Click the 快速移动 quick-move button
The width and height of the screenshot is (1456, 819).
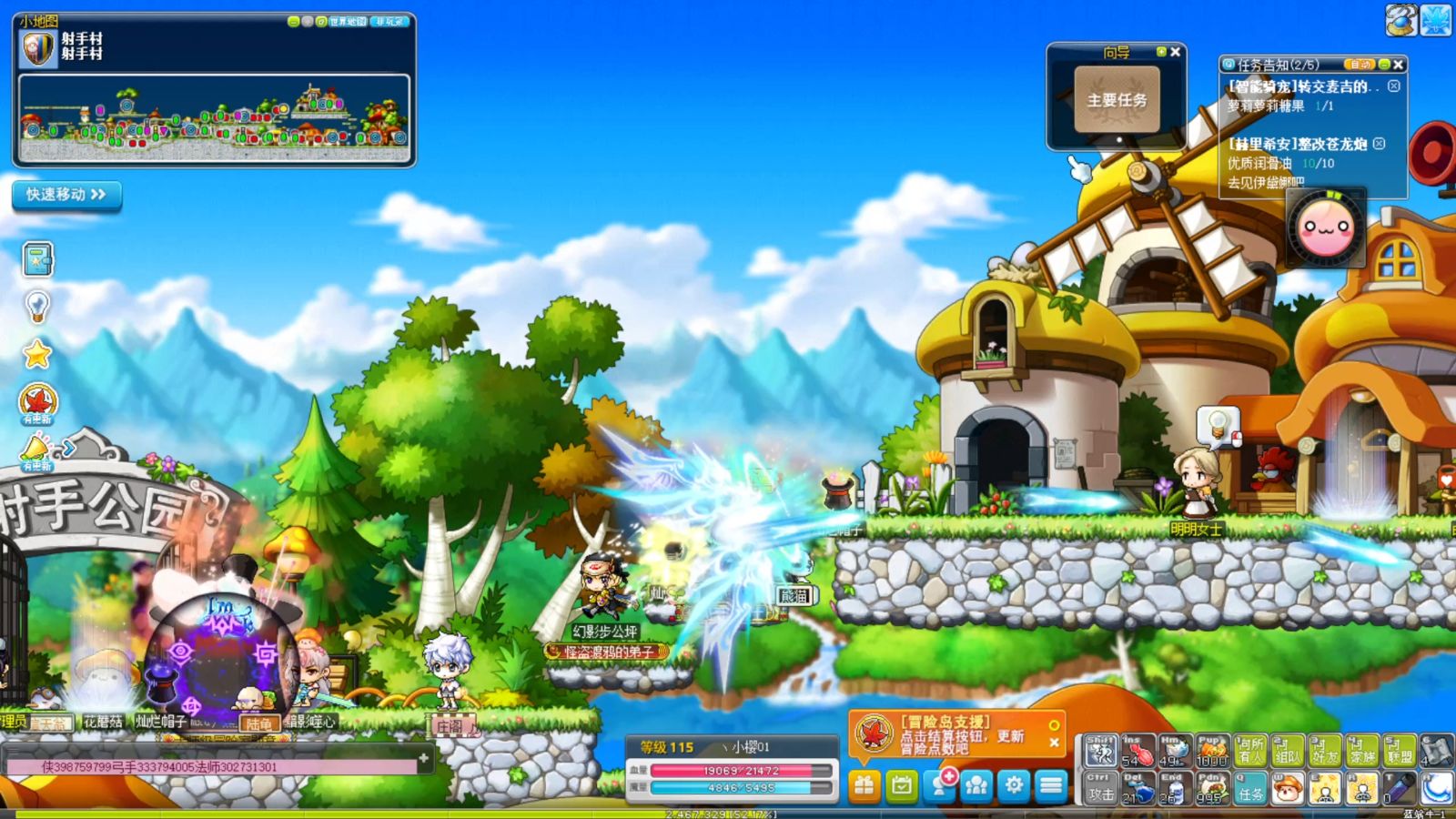pyautogui.click(x=66, y=195)
